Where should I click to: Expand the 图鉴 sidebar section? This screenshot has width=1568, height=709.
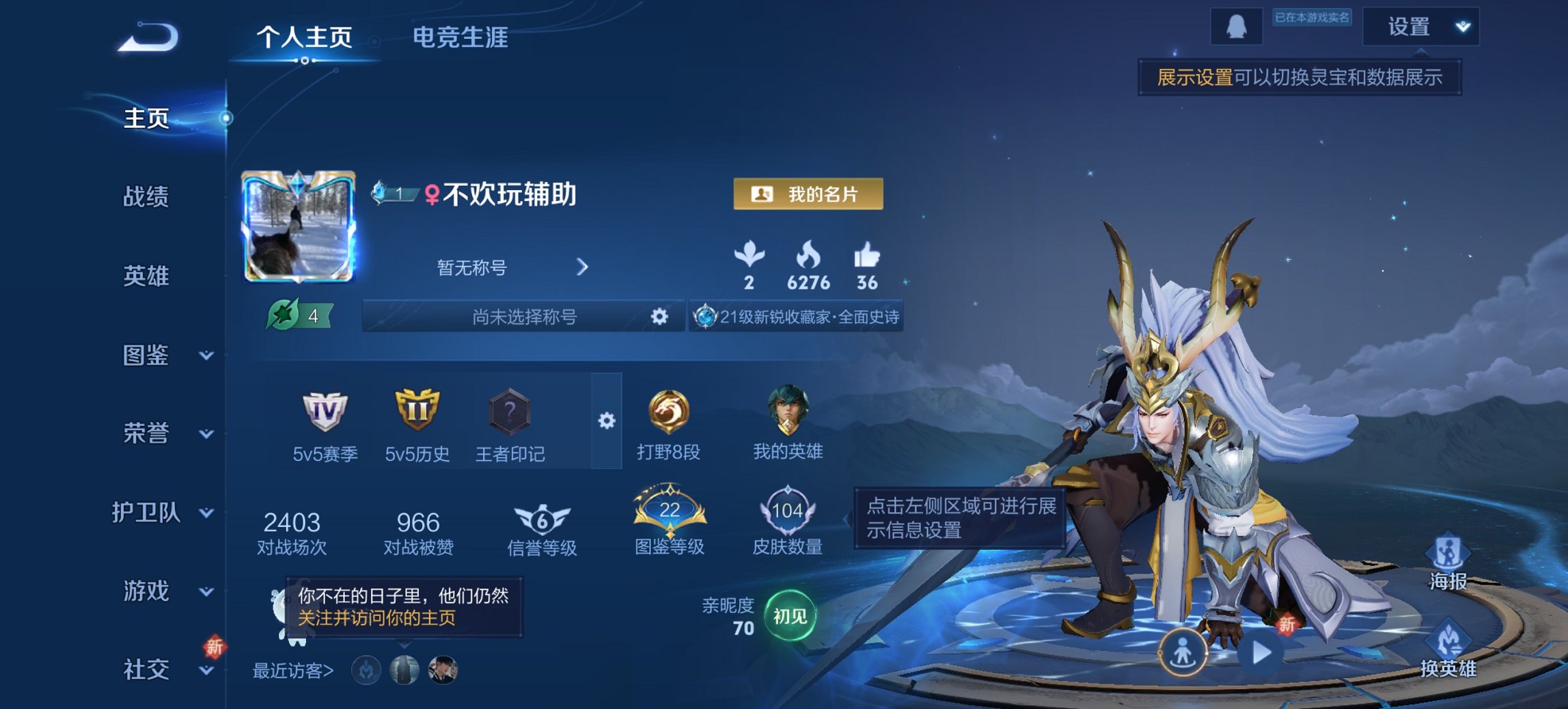(208, 356)
